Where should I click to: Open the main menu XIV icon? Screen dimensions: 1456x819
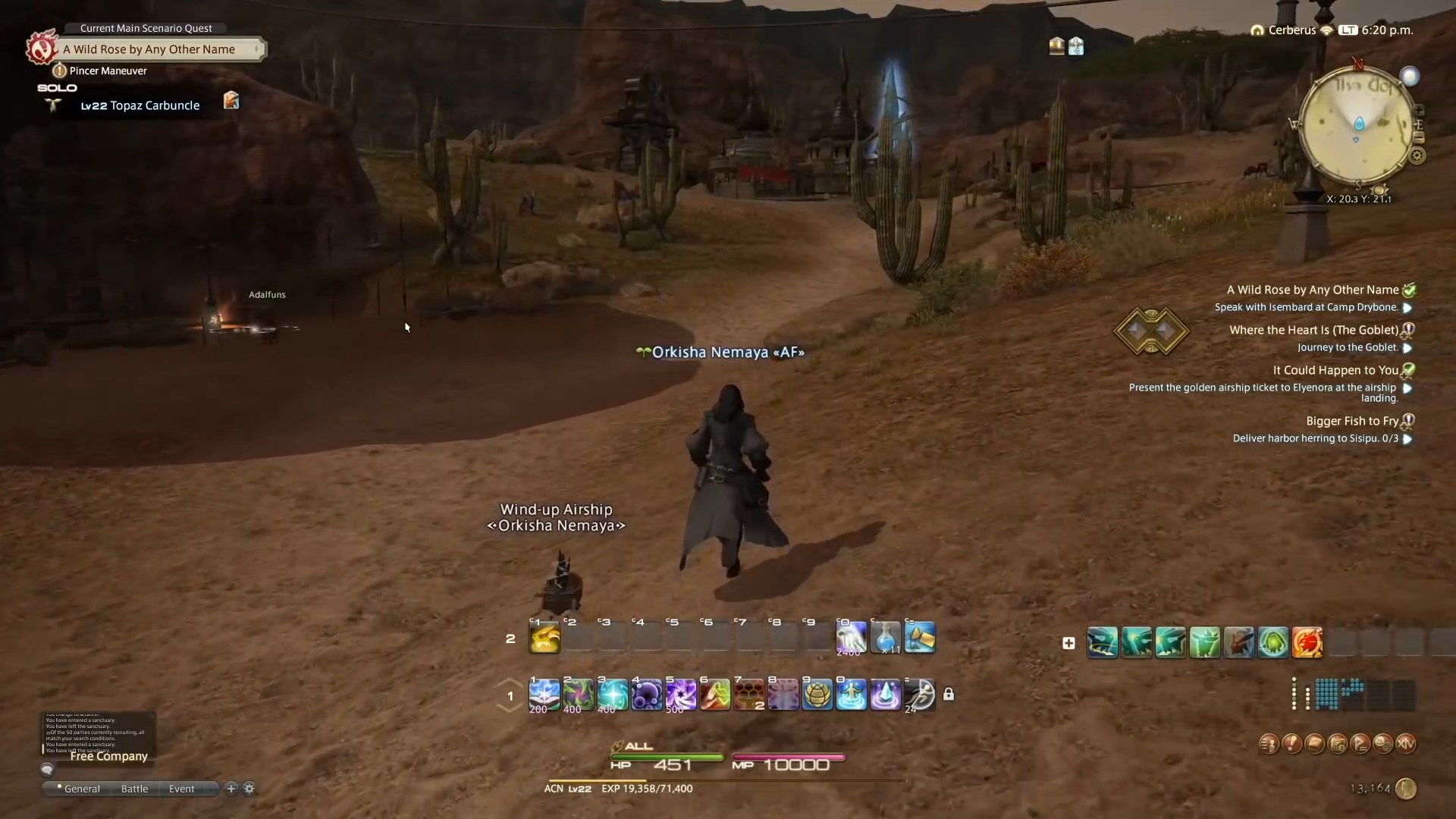click(x=1407, y=743)
